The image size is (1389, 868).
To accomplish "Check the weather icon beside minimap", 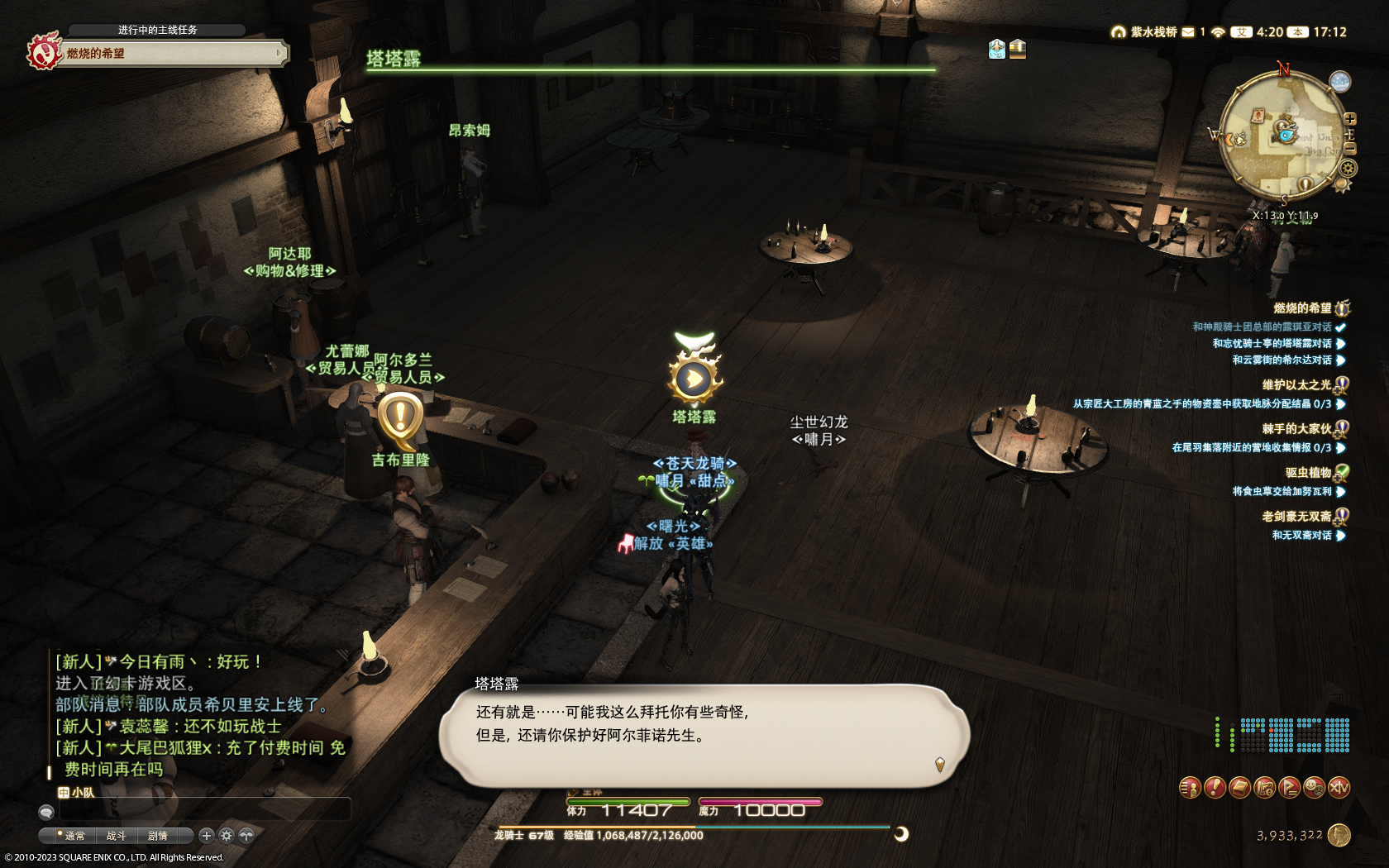I will pos(1339,81).
